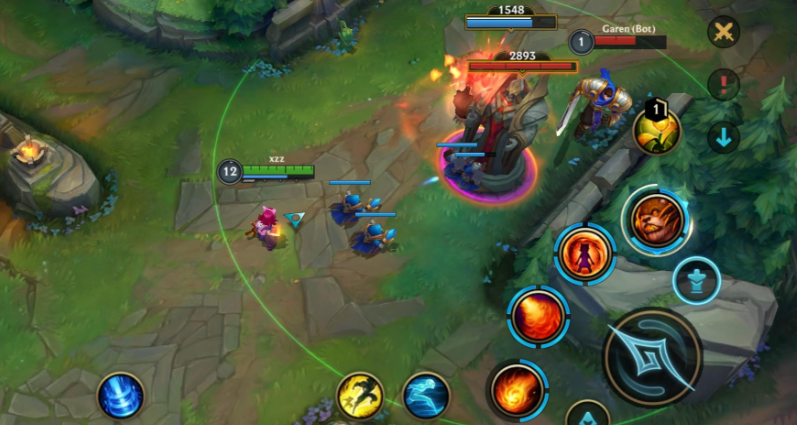Tap the blue down-arrow ping button
The height and width of the screenshot is (425, 797).
coord(723,136)
